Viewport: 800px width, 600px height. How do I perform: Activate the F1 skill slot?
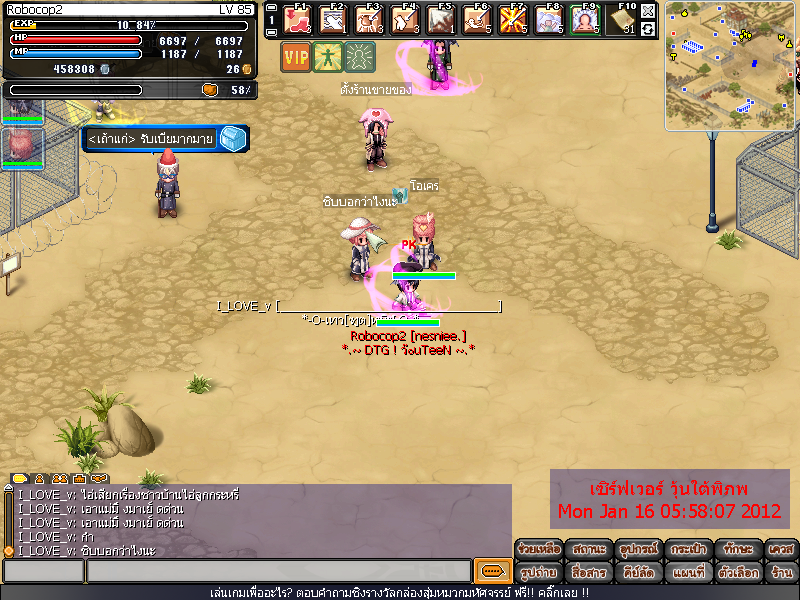pyautogui.click(x=297, y=20)
